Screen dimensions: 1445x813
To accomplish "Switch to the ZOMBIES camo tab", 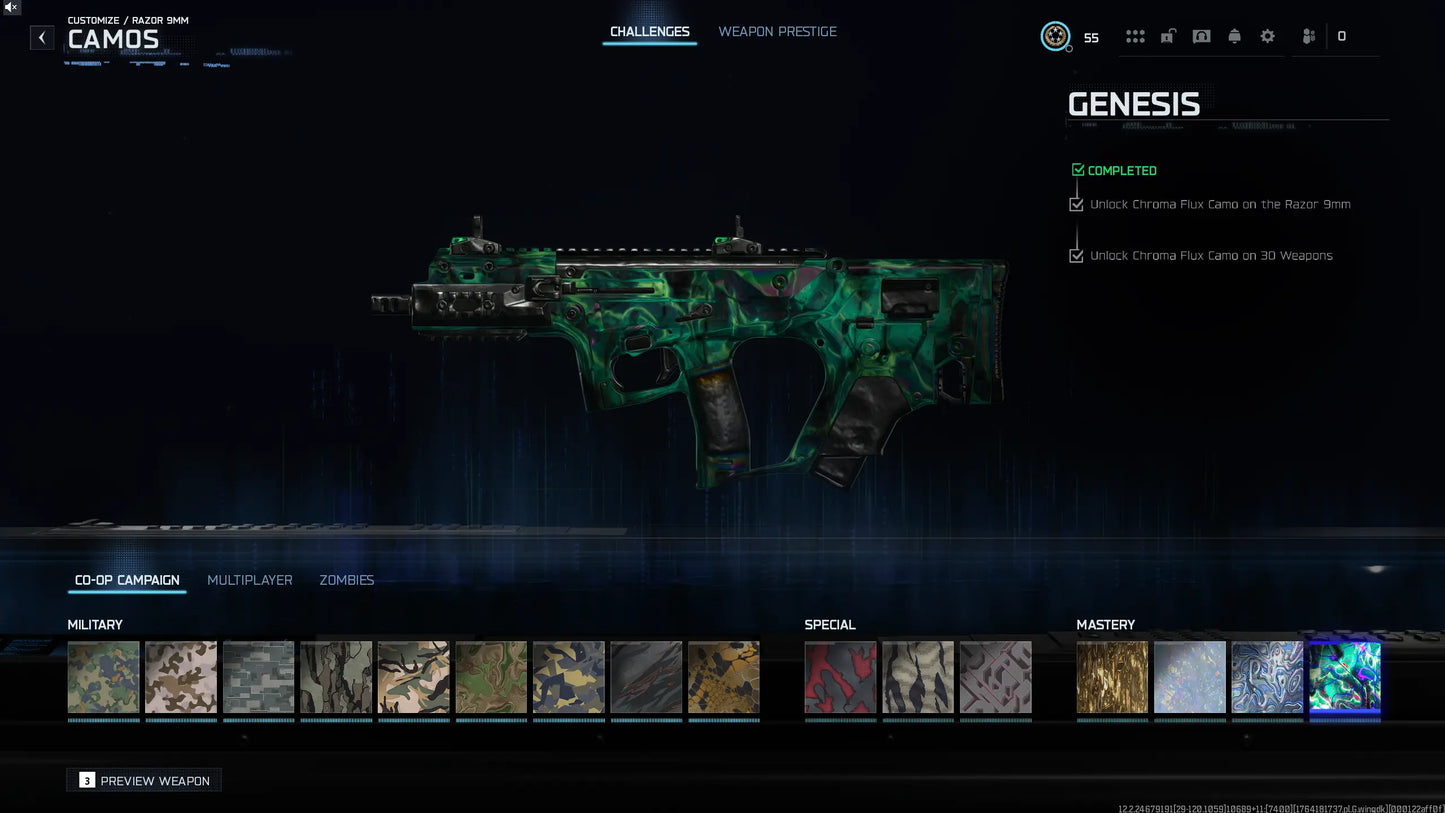I will pos(346,580).
